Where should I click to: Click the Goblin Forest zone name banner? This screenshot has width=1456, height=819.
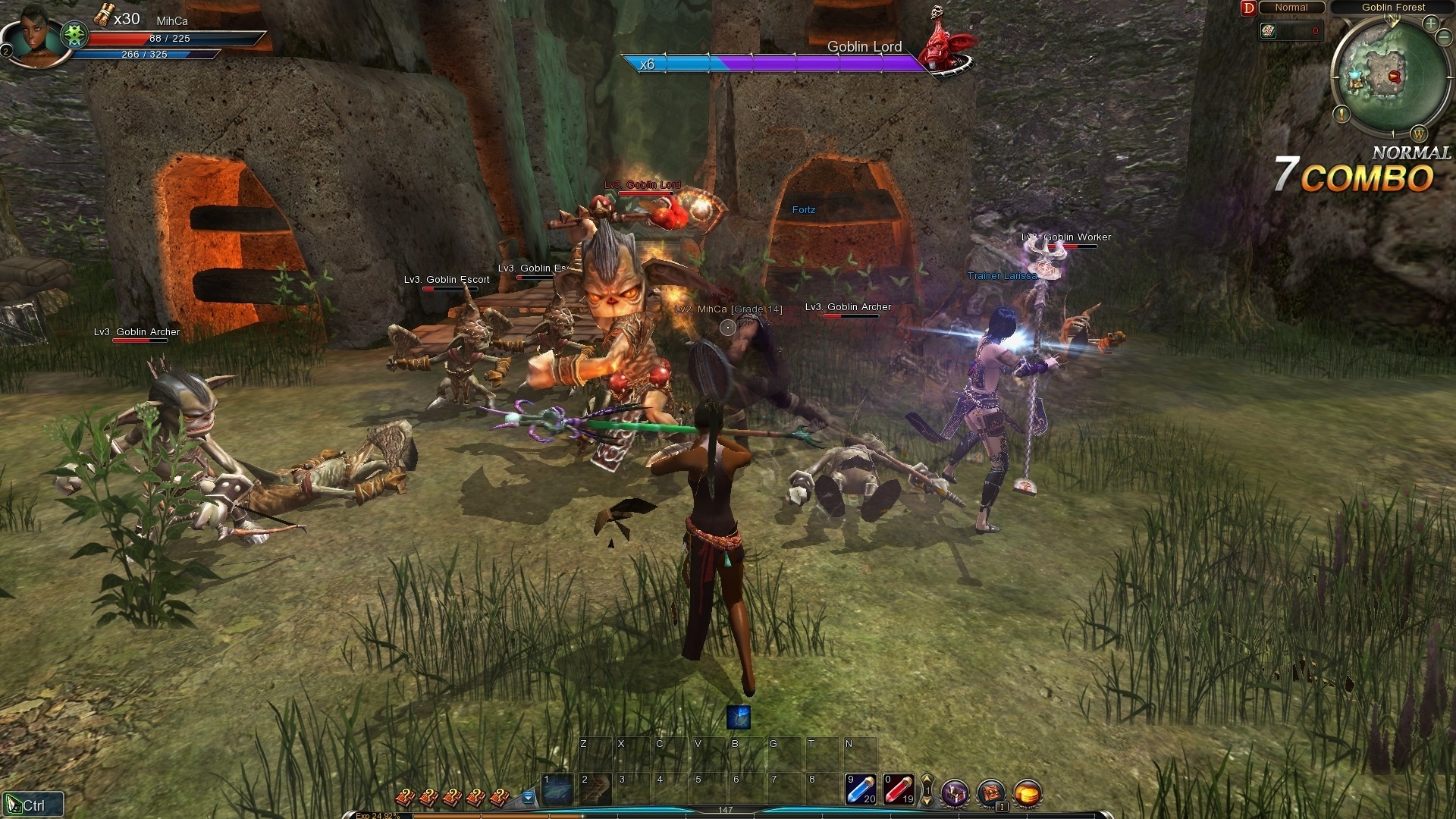(1394, 8)
